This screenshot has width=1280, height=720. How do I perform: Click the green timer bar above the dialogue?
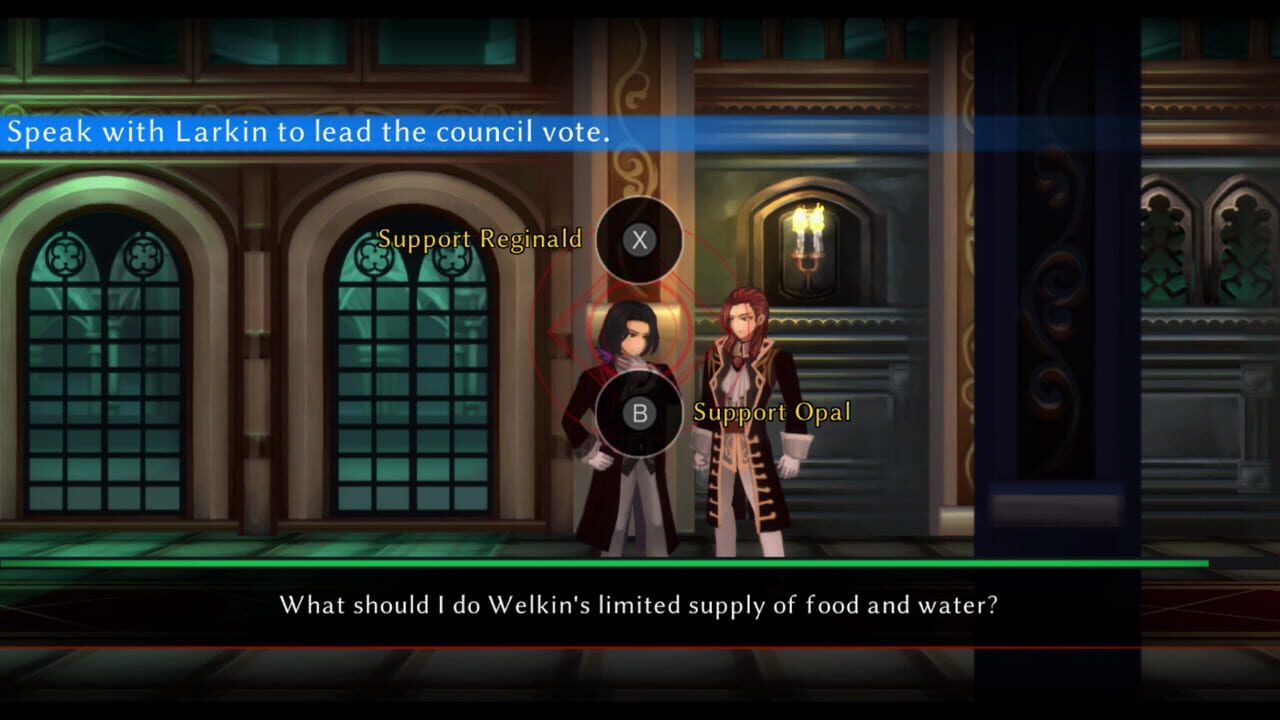click(500, 565)
